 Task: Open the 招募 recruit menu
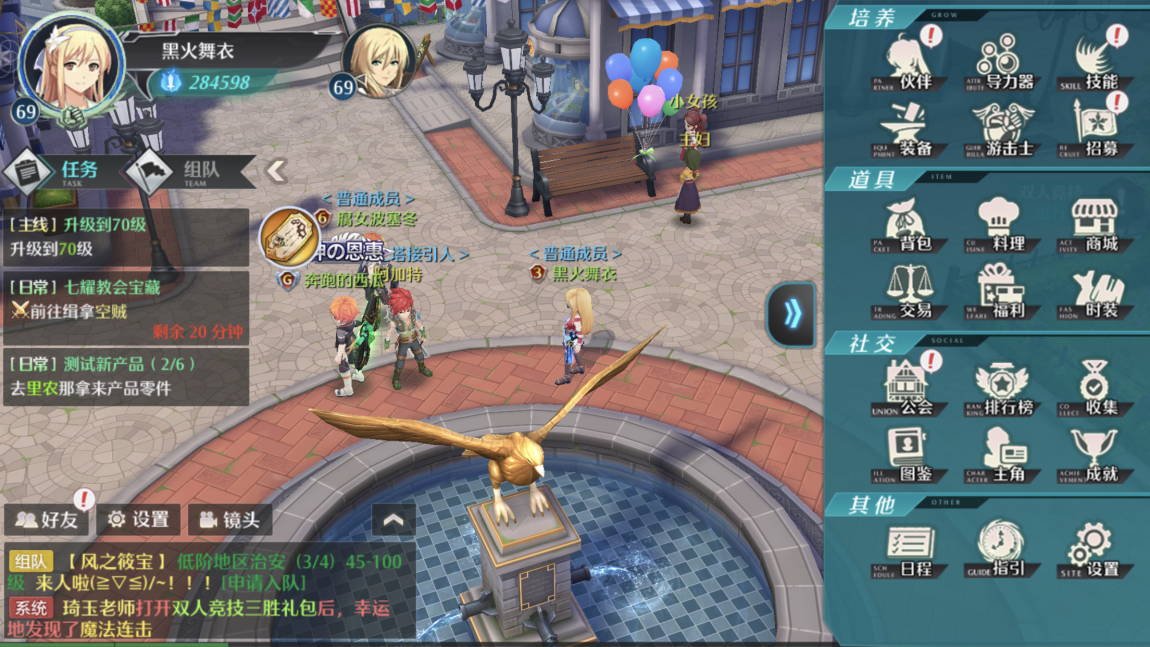1096,130
